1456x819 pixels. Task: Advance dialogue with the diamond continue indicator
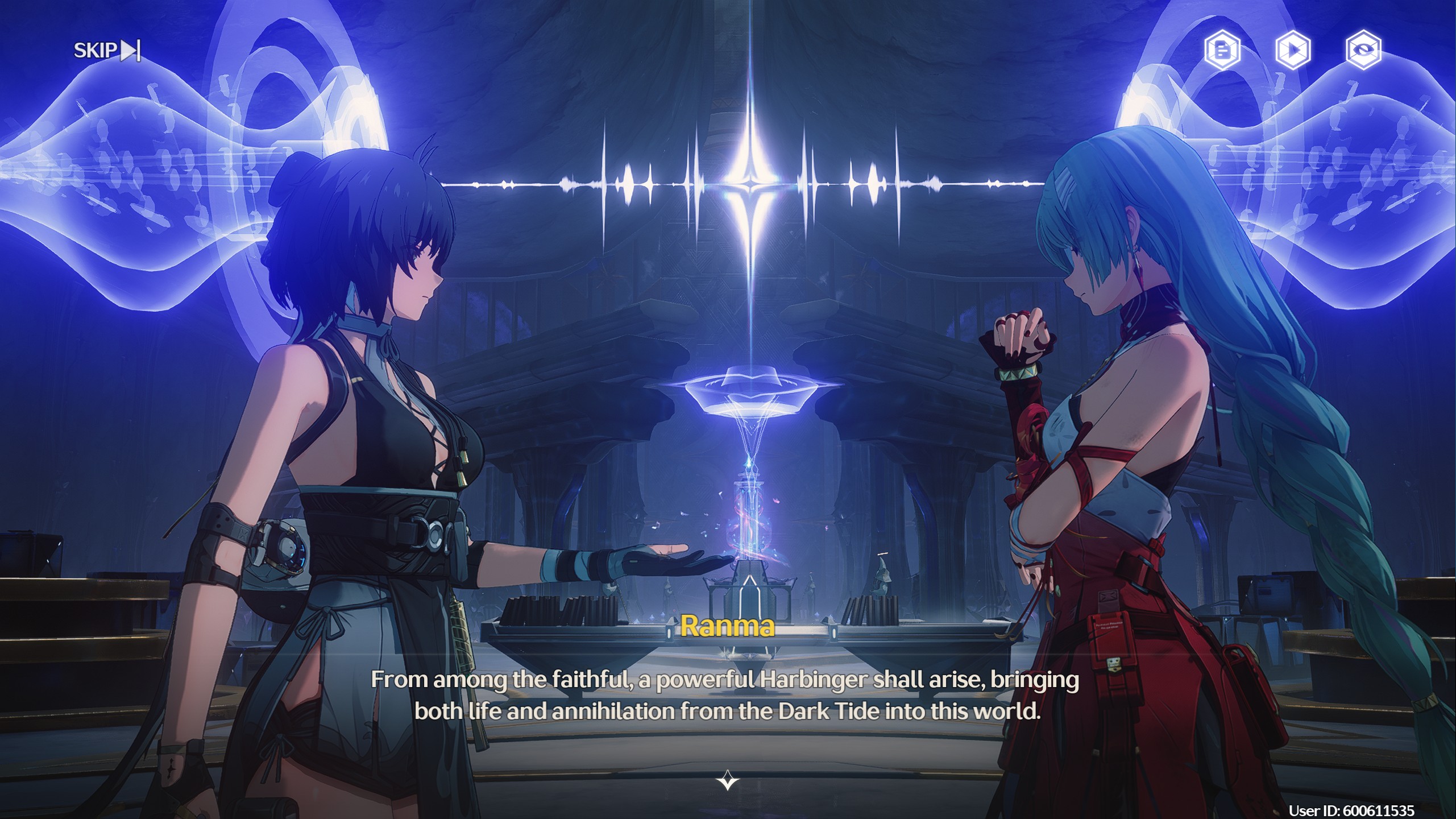pyautogui.click(x=727, y=780)
